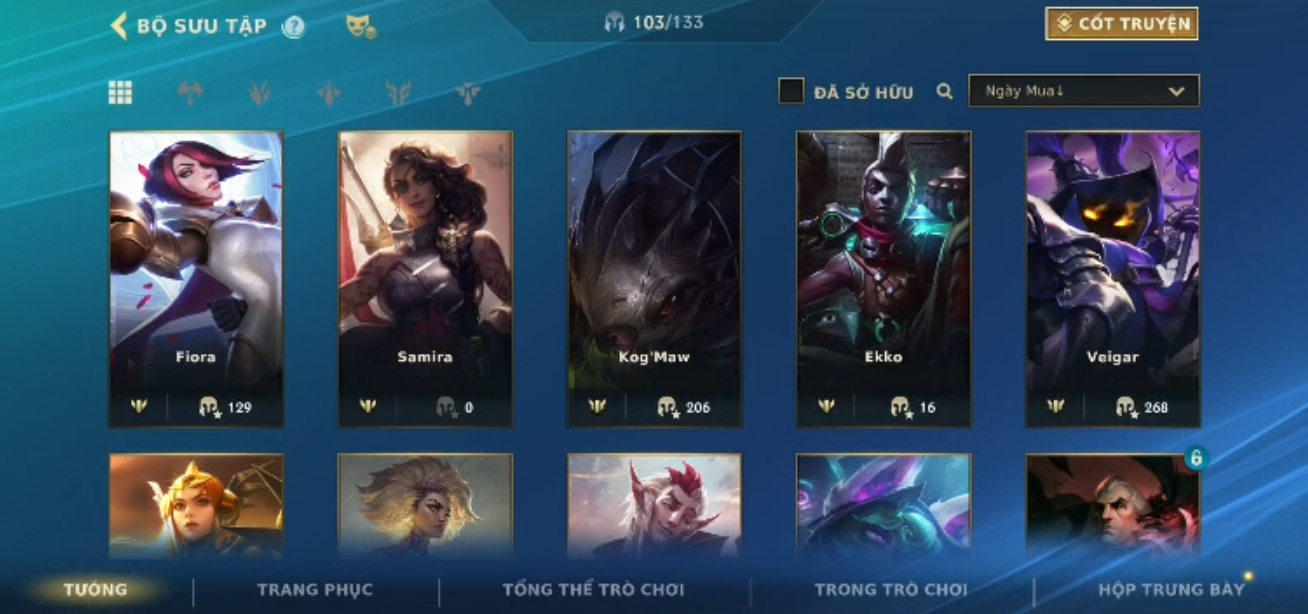Show the Trong Trò Chơi tab

pyautogui.click(x=891, y=590)
